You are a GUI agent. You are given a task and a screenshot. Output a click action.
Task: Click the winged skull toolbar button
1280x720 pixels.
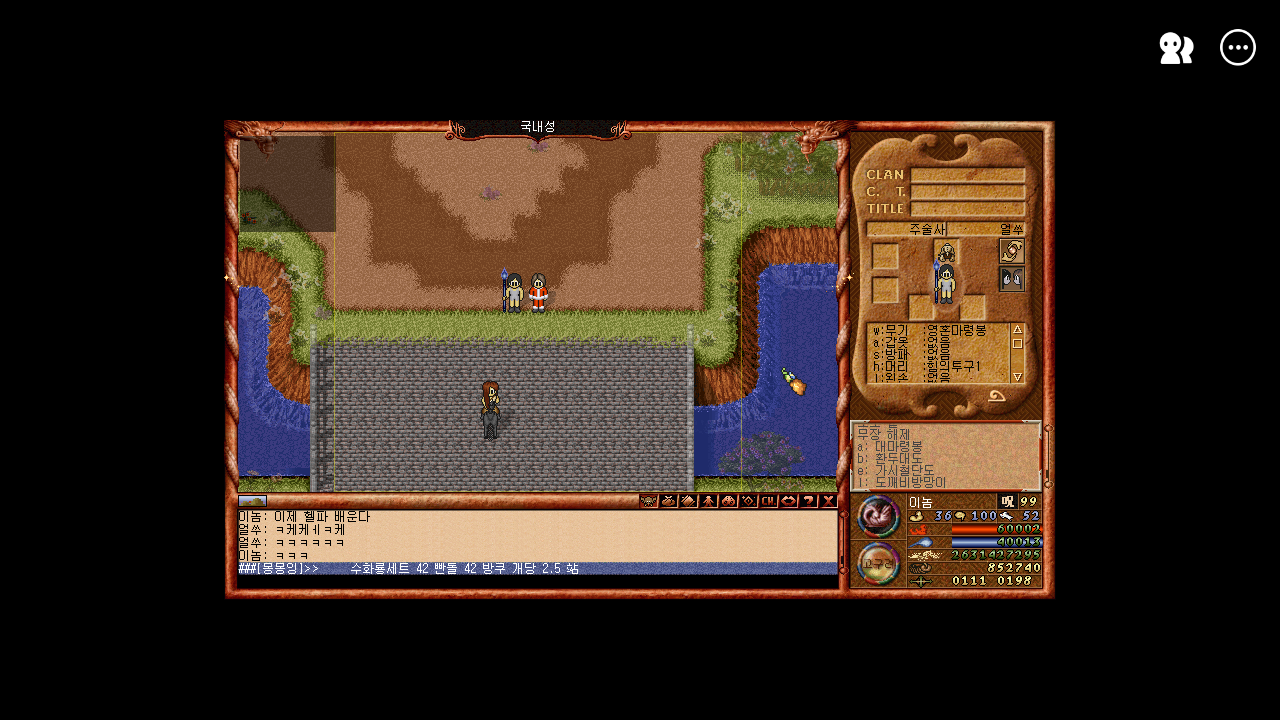coord(649,501)
